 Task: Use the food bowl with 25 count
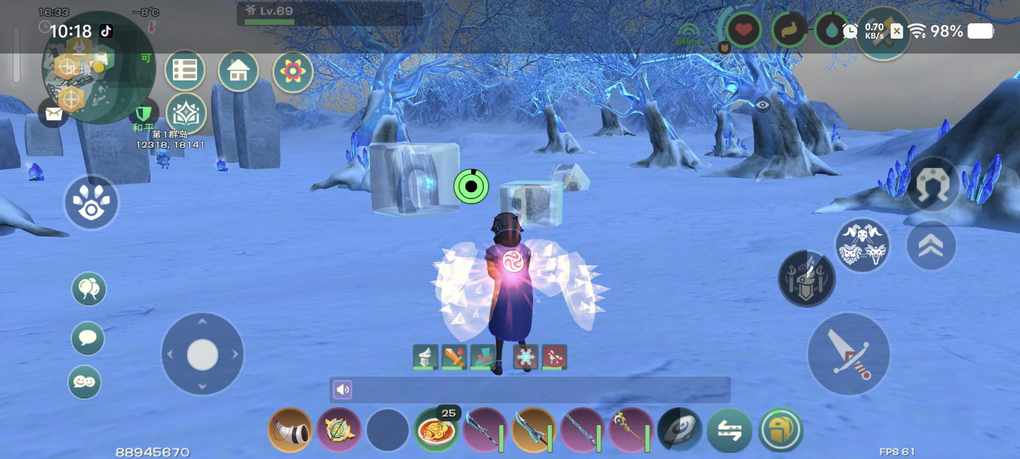coord(436,430)
